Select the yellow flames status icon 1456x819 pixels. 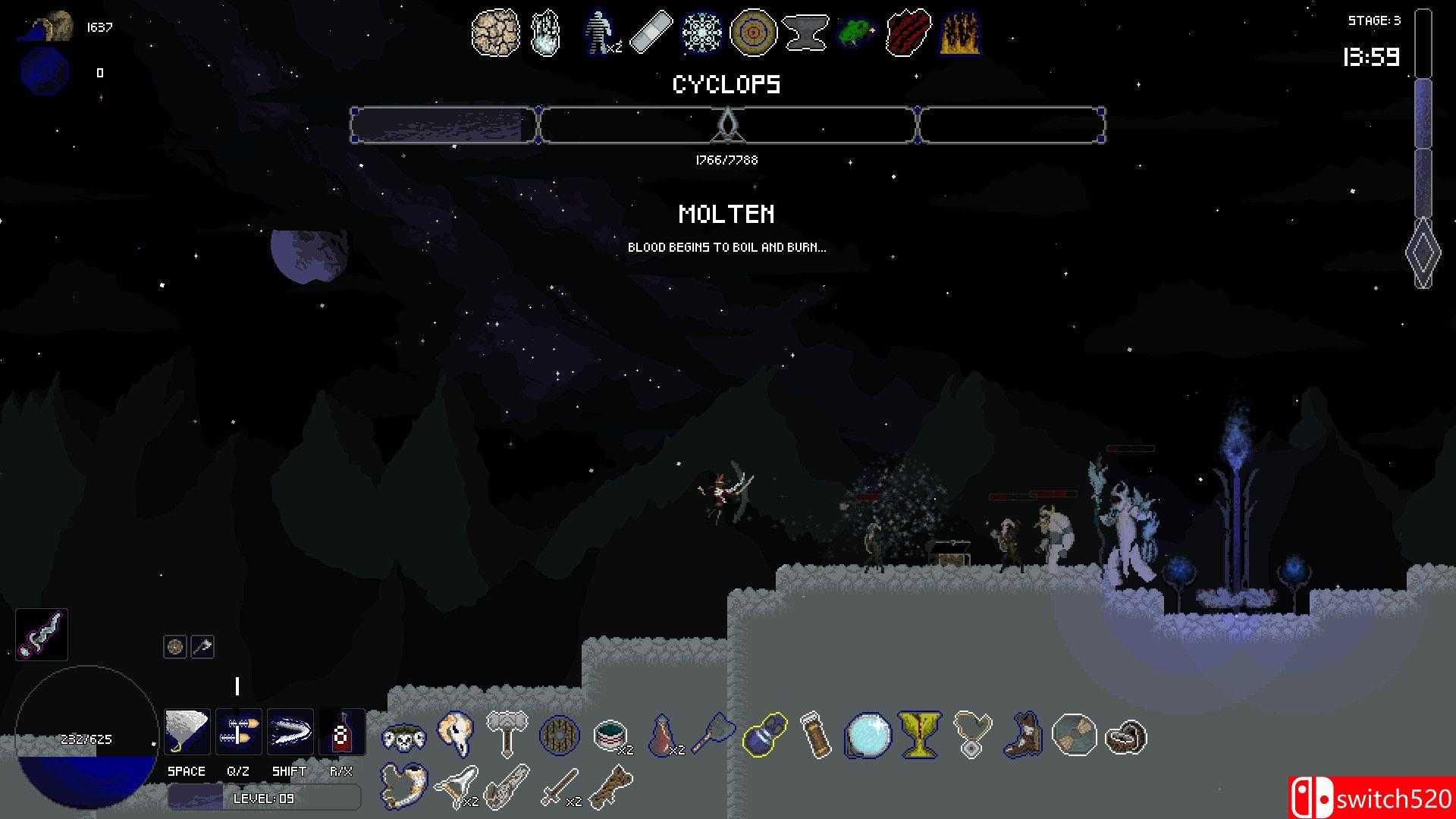960,33
